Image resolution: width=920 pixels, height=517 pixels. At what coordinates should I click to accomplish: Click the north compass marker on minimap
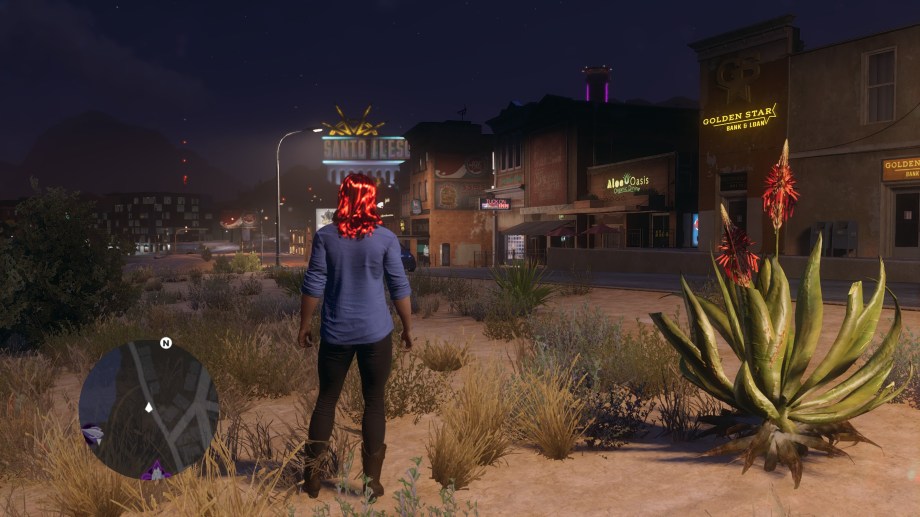tap(166, 343)
